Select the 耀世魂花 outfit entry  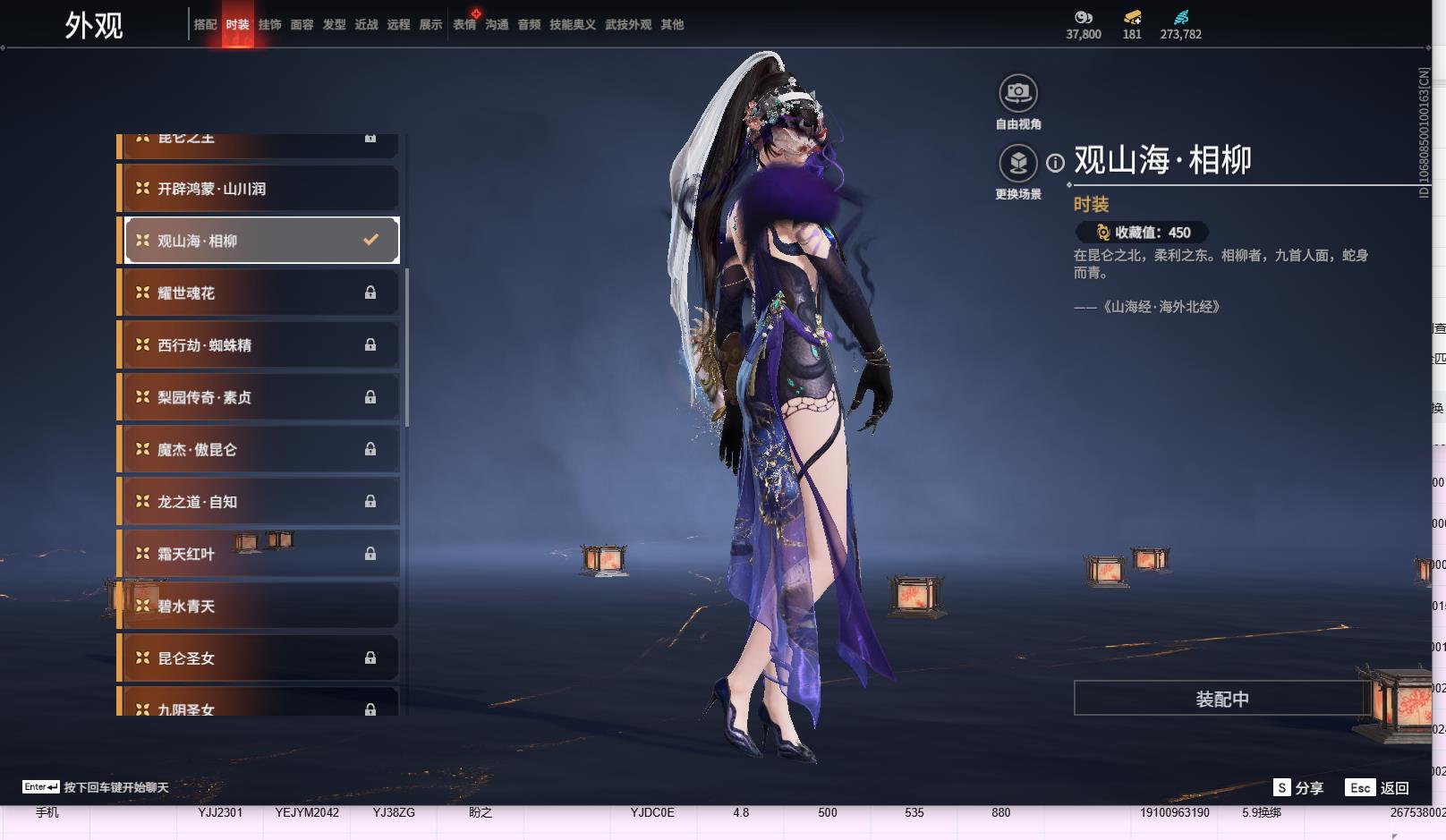pyautogui.click(x=259, y=293)
